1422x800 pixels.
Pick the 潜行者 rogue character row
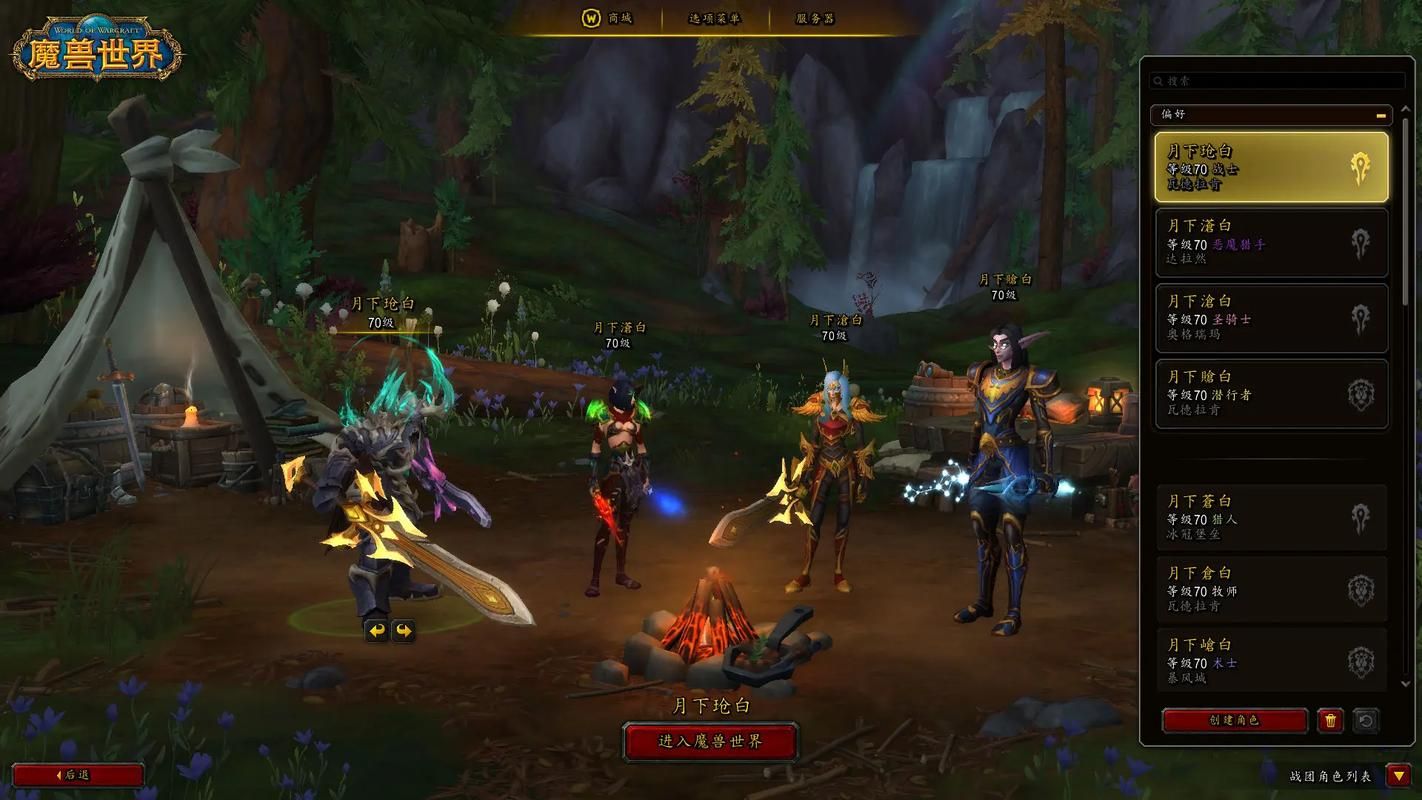[x=1271, y=394]
